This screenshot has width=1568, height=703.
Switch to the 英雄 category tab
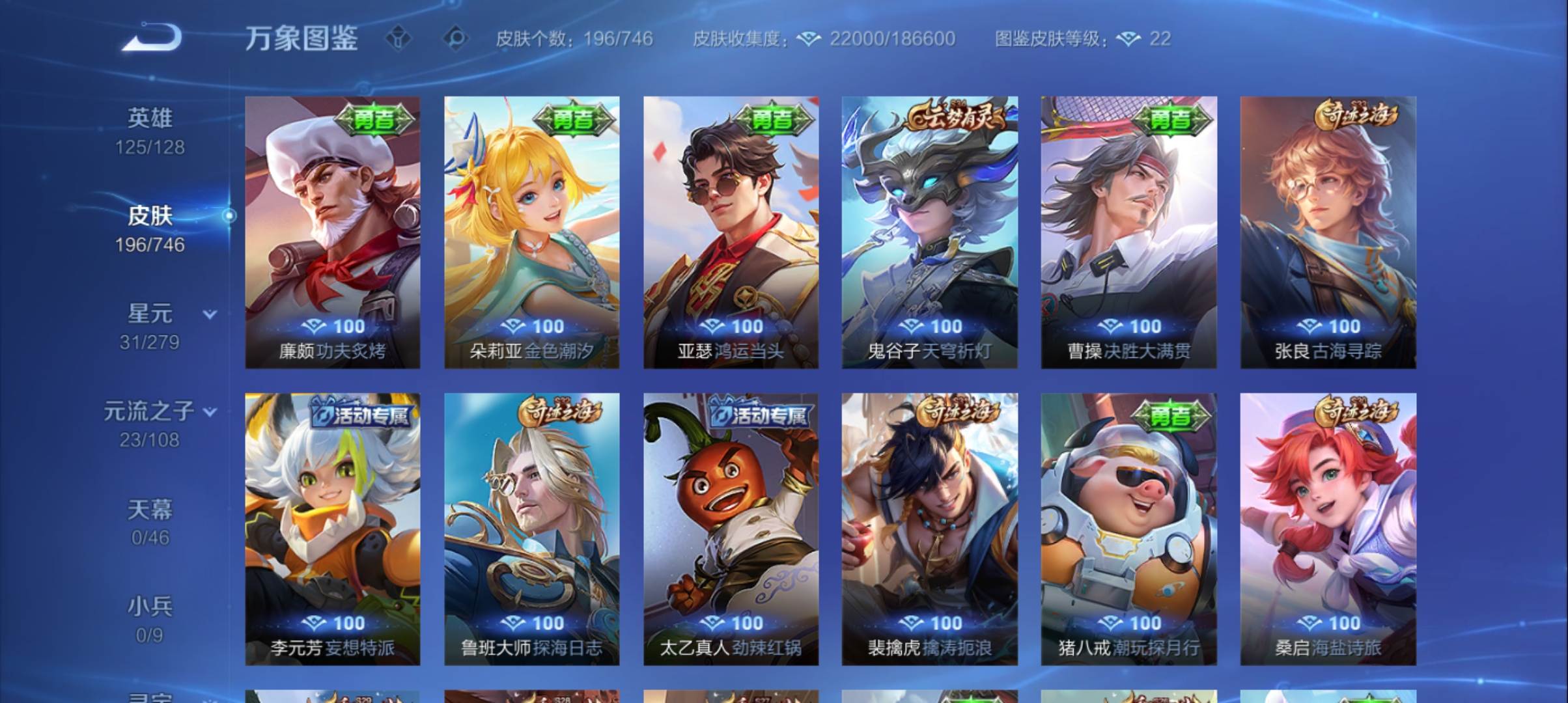(150, 117)
